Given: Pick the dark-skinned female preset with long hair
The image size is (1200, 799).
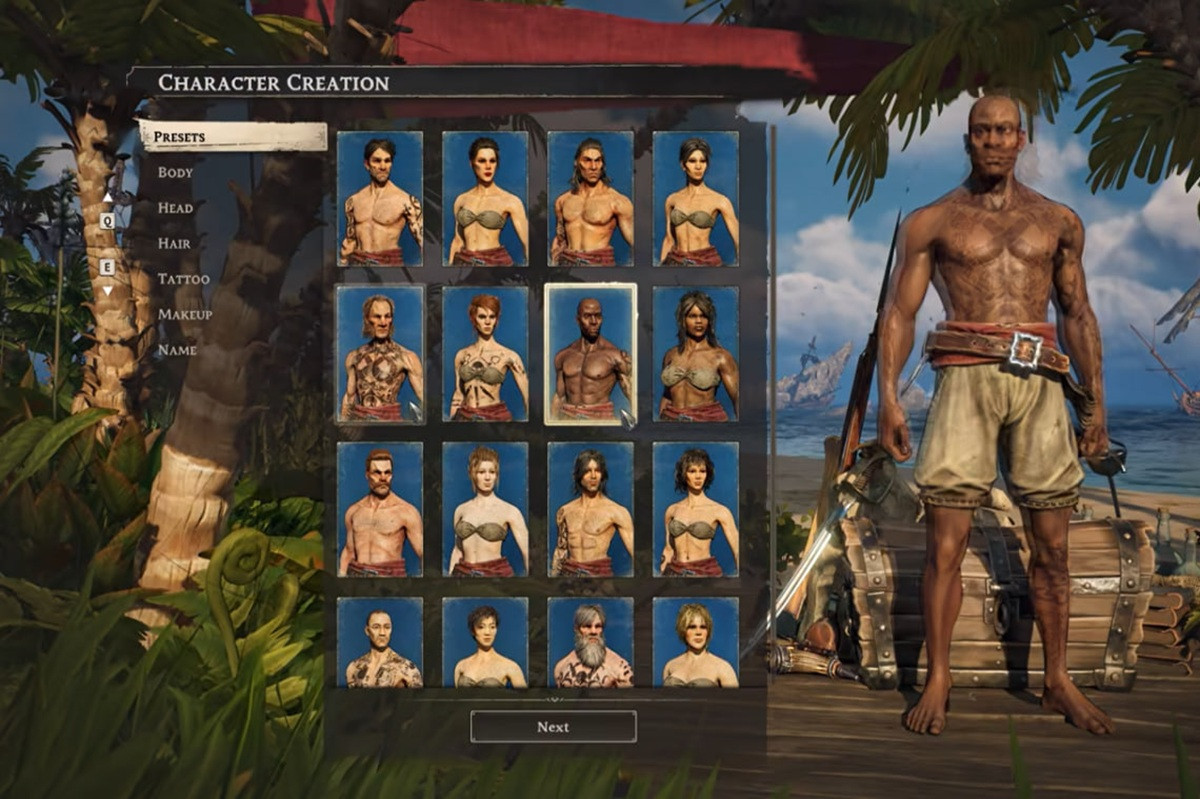Looking at the screenshot, I should [695, 354].
